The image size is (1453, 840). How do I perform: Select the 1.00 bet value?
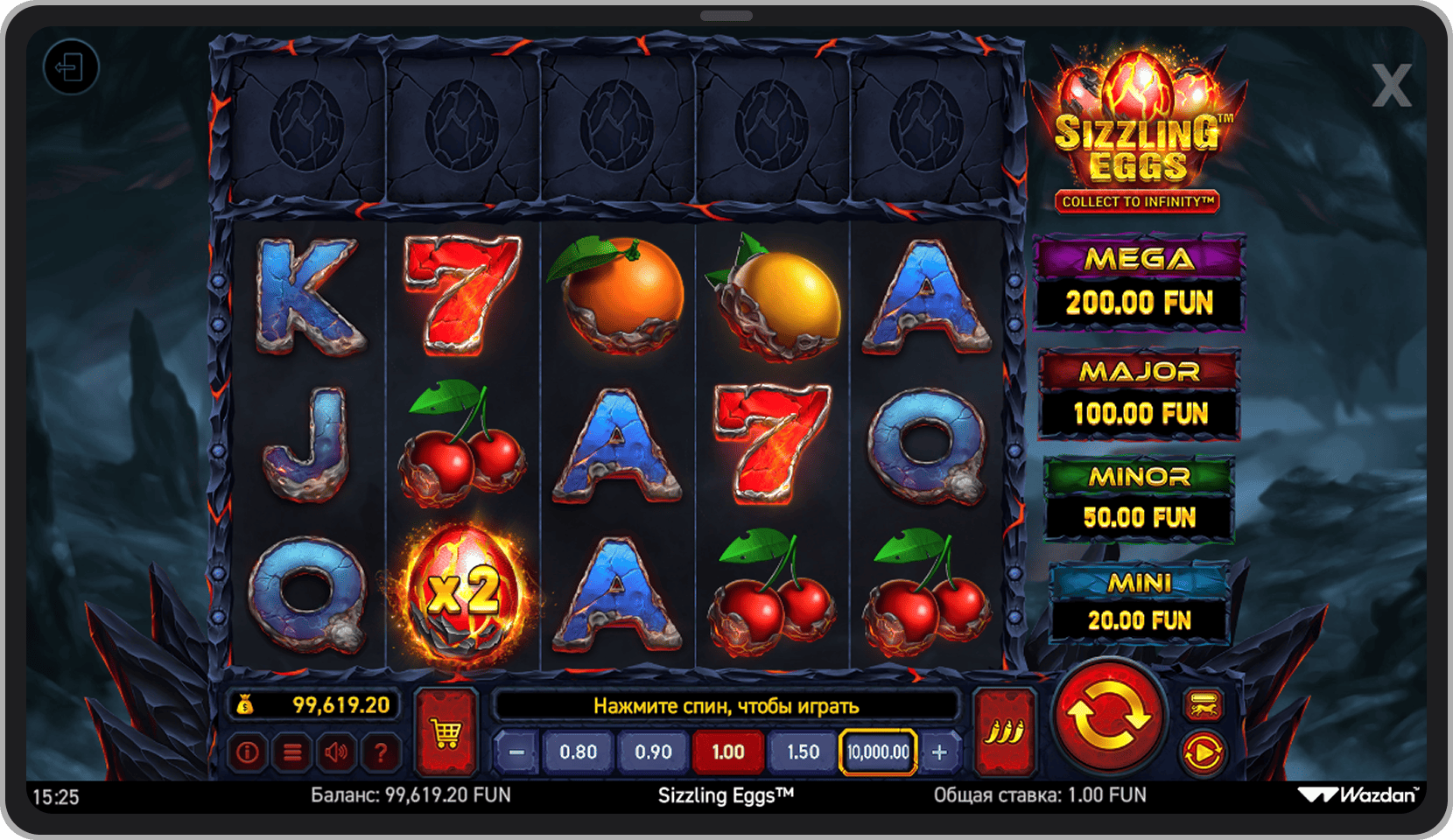[728, 752]
